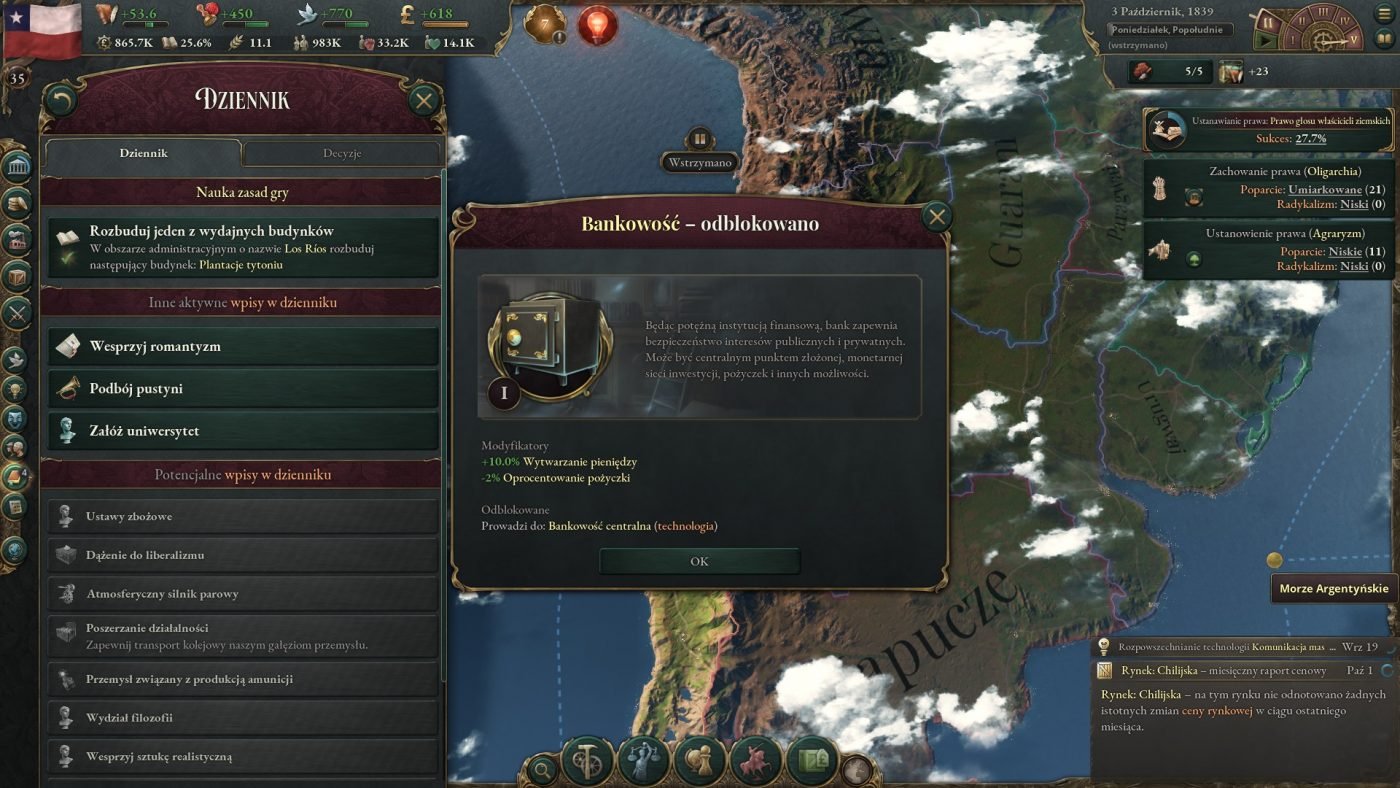Open the Dążenie do liberalizmu entry
The image size is (1400, 788).
243,555
